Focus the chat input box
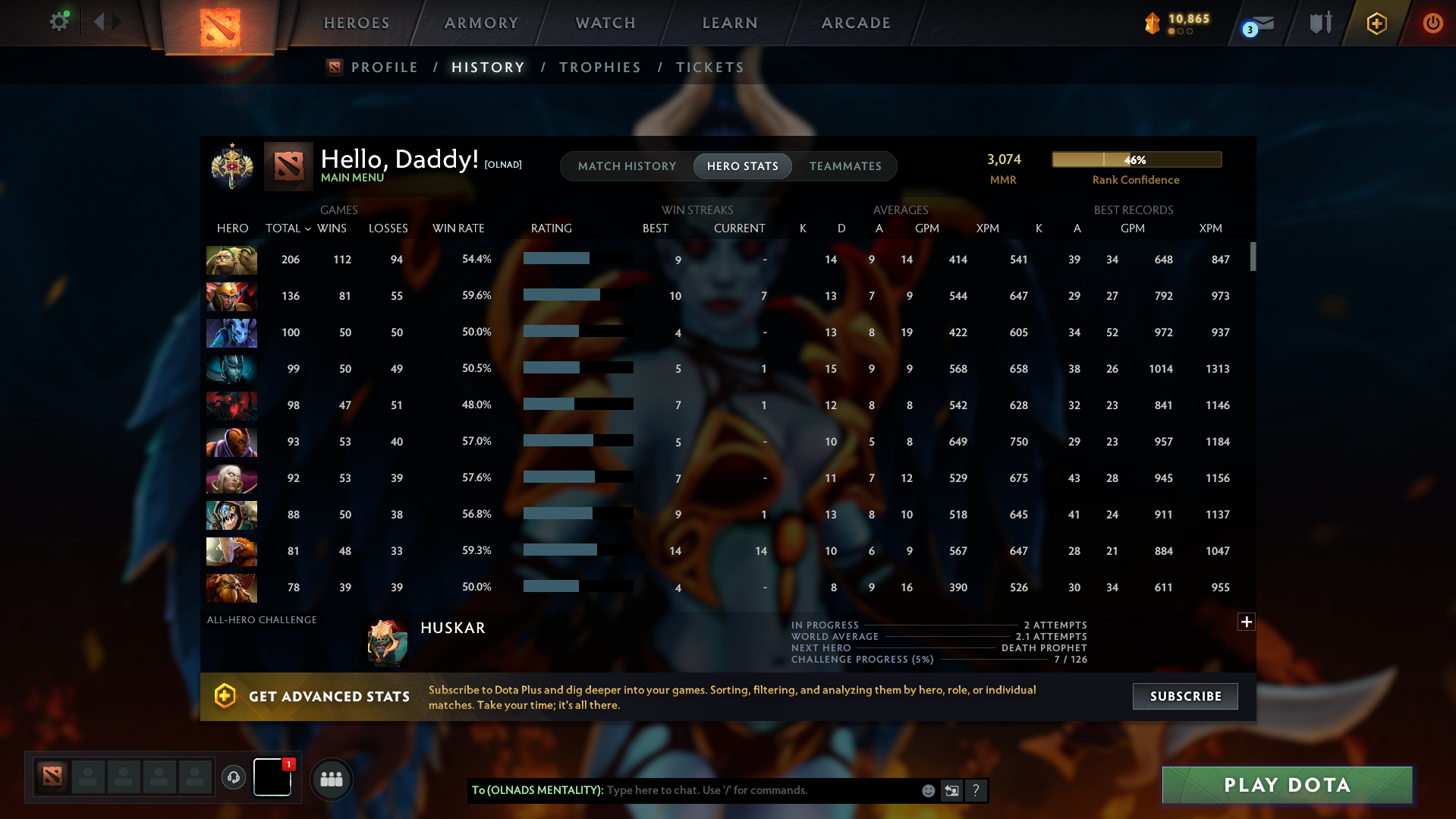This screenshot has width=1456, height=819. (759, 790)
